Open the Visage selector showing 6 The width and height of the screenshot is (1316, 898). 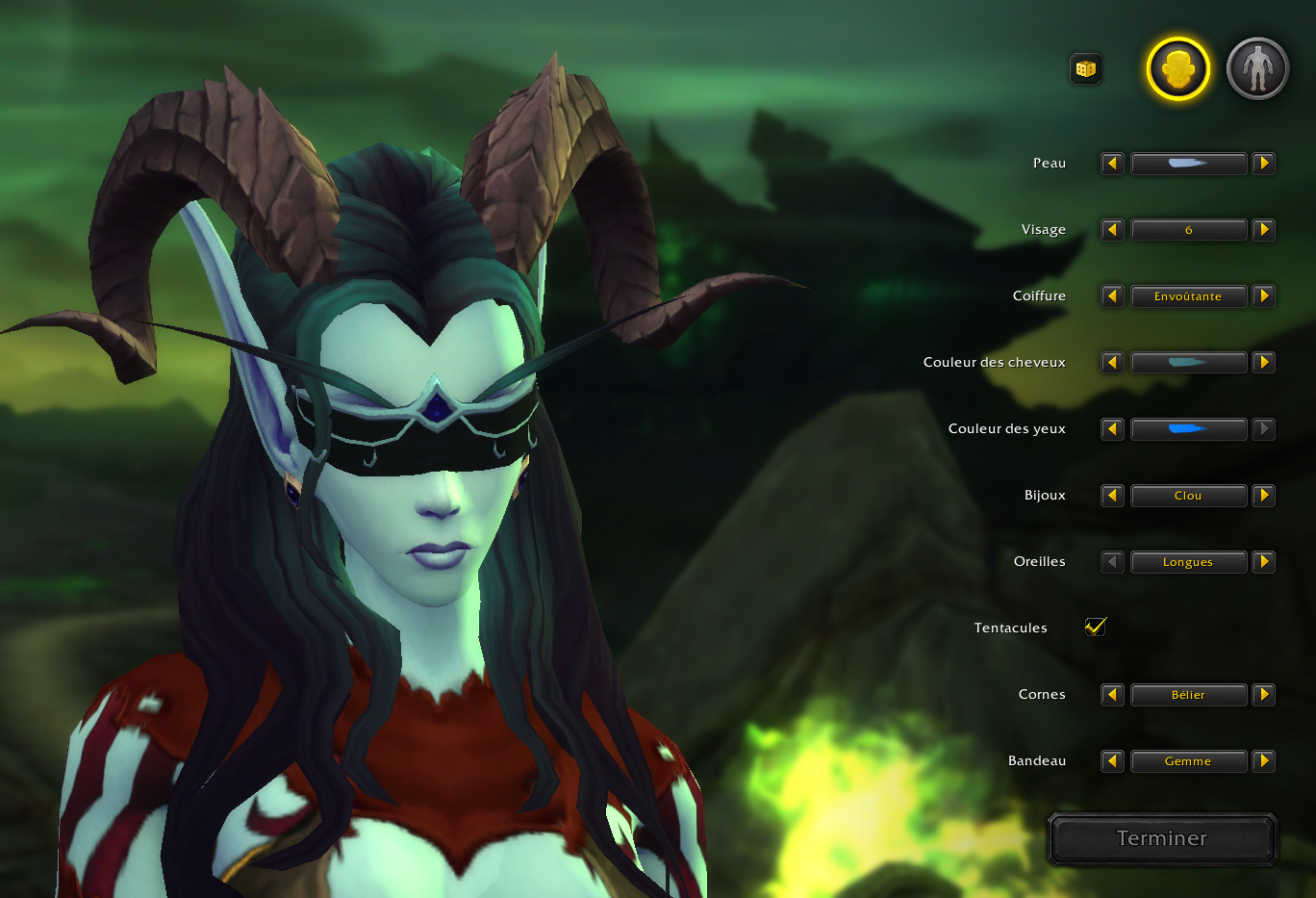click(1189, 229)
